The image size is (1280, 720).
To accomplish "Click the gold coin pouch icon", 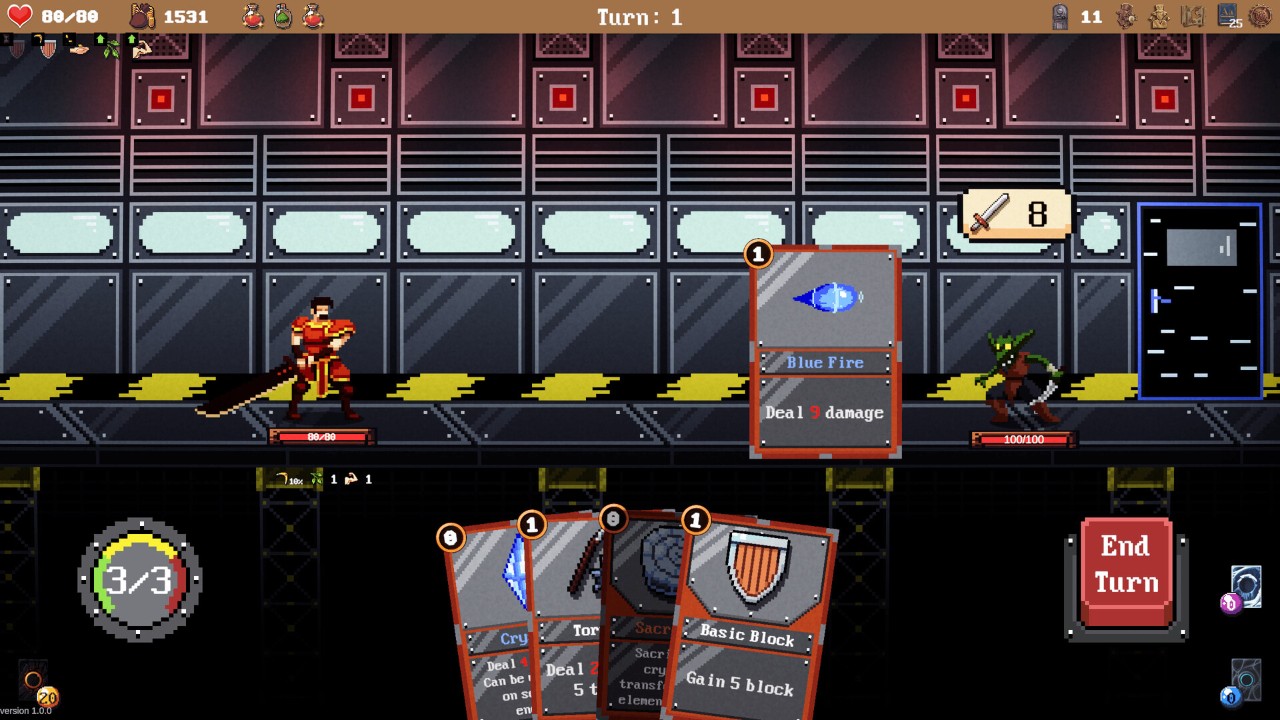I will 143,16.
